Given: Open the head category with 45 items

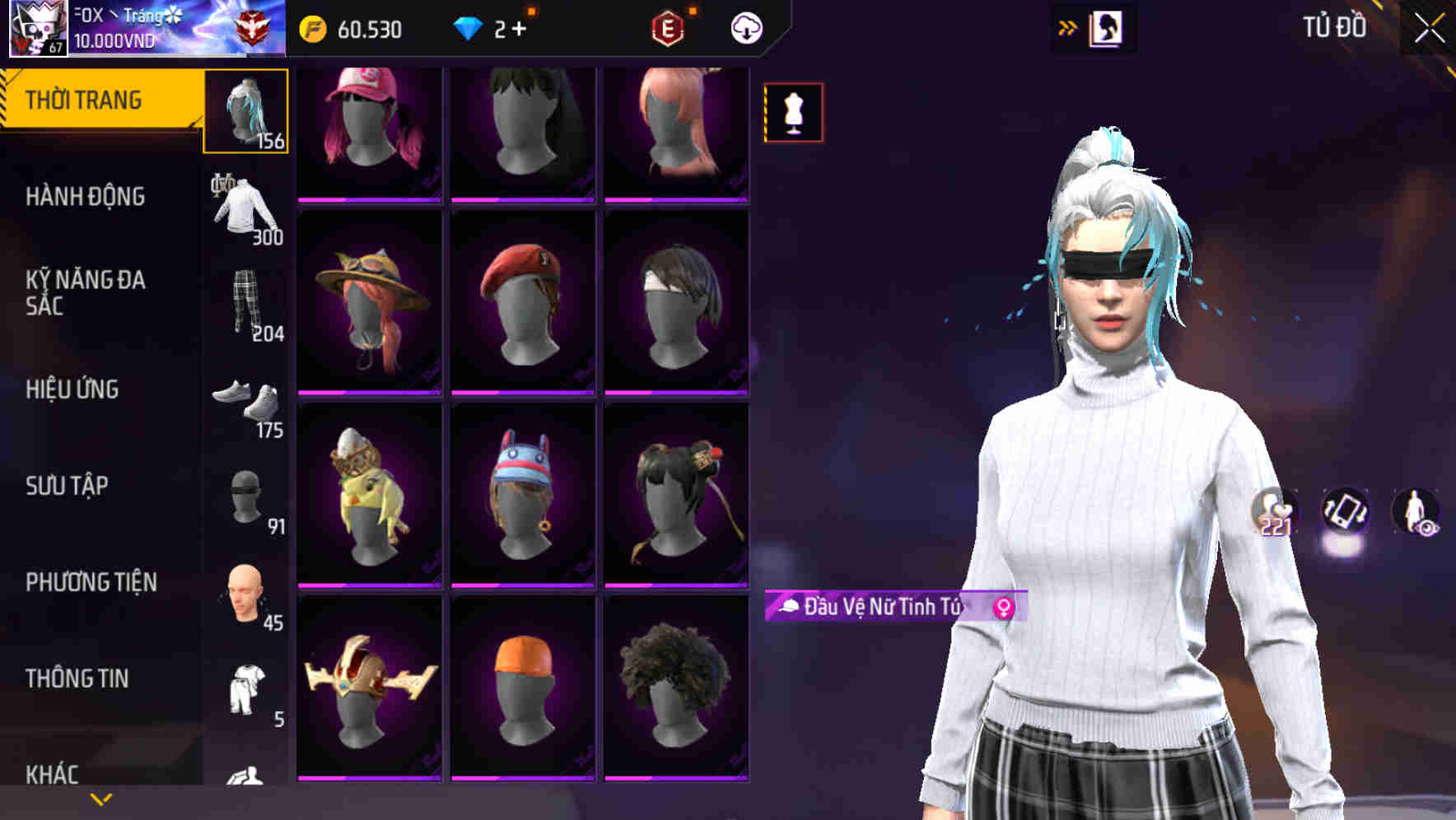Looking at the screenshot, I should [x=243, y=591].
